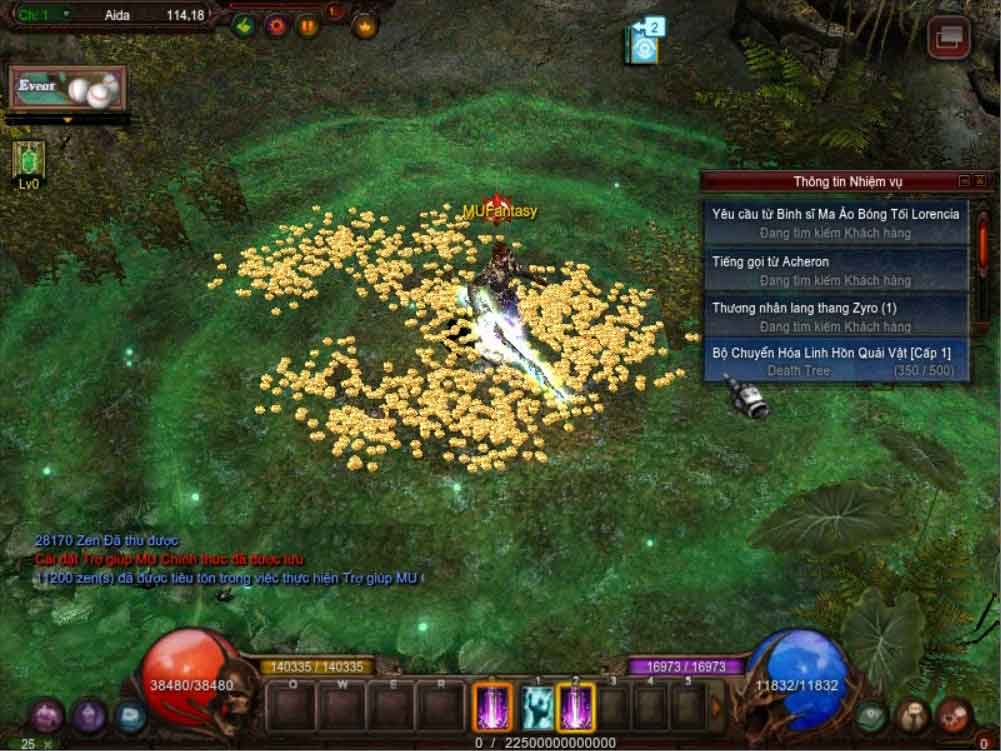Image resolution: width=1001 pixels, height=751 pixels.
Task: Close the Thông tin Nhiệm vụ panel
Action: coord(980,181)
